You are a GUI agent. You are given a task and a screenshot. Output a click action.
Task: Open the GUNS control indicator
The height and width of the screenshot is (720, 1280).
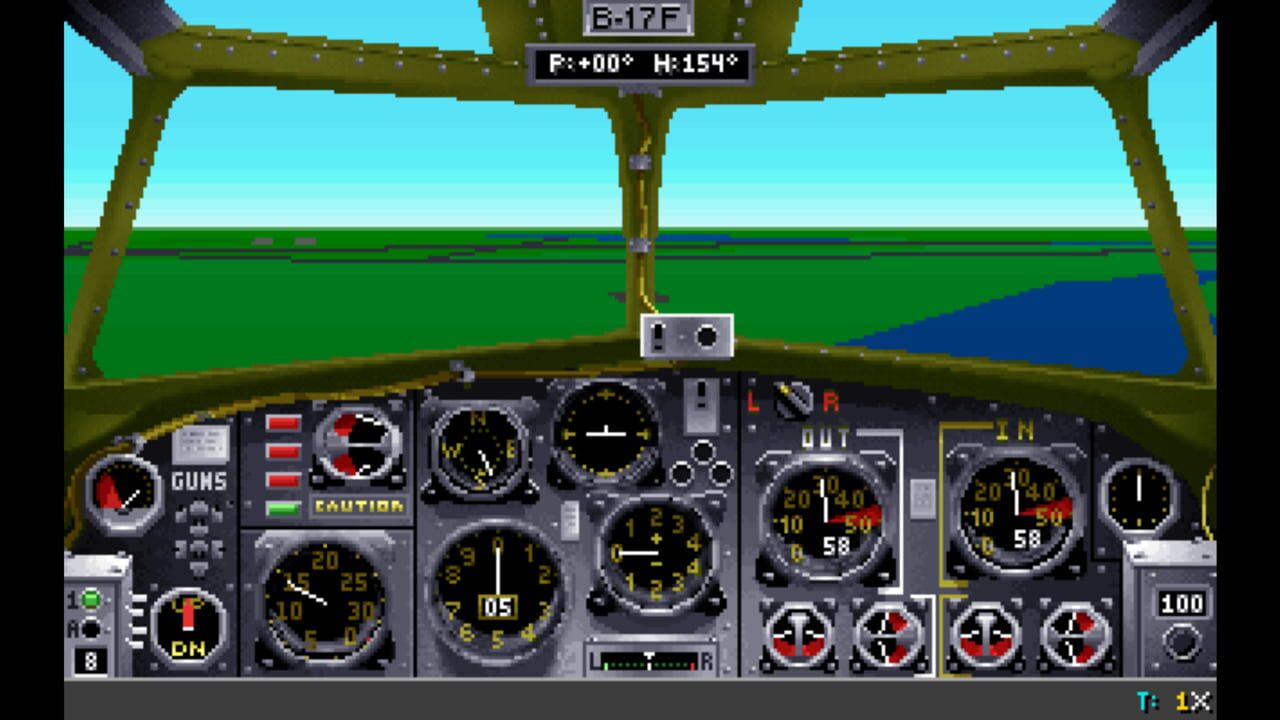(x=200, y=480)
